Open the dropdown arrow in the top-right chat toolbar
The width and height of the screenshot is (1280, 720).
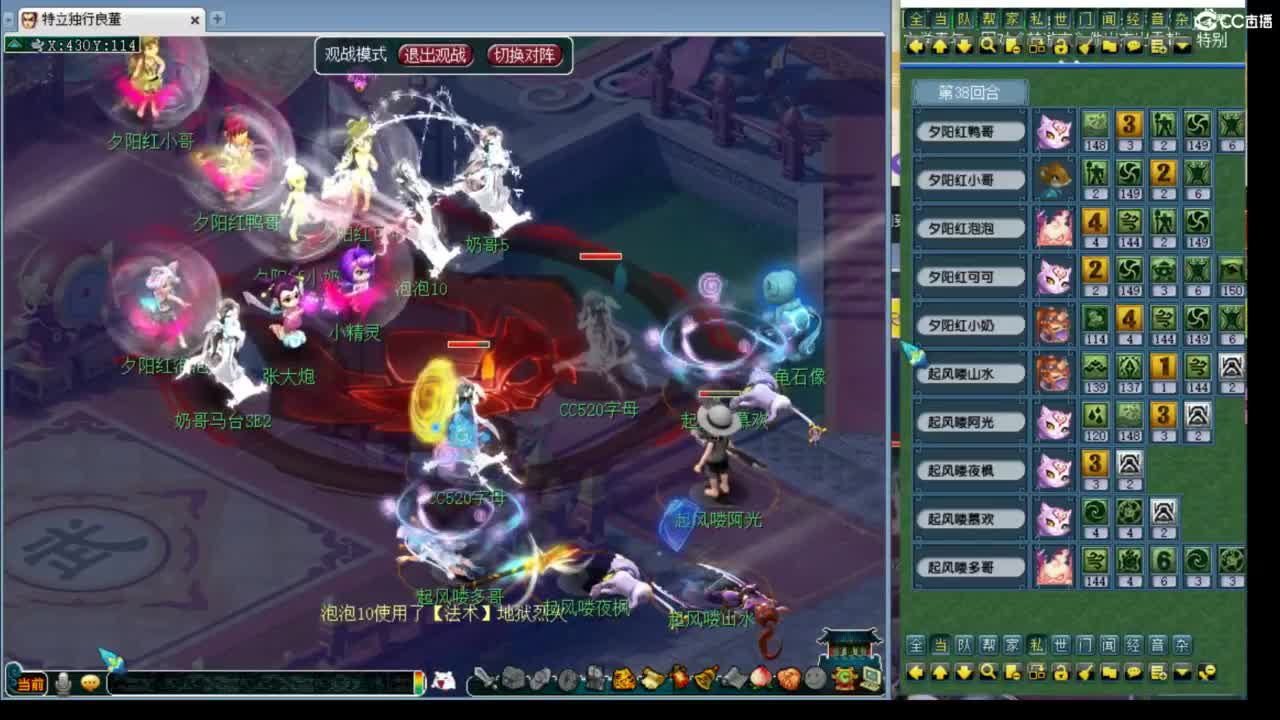click(x=1181, y=45)
